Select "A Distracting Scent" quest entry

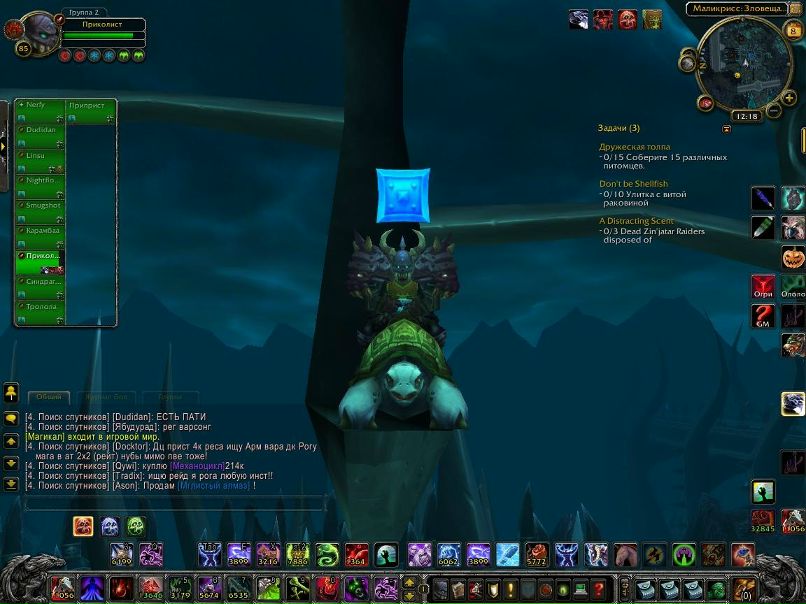[637, 221]
